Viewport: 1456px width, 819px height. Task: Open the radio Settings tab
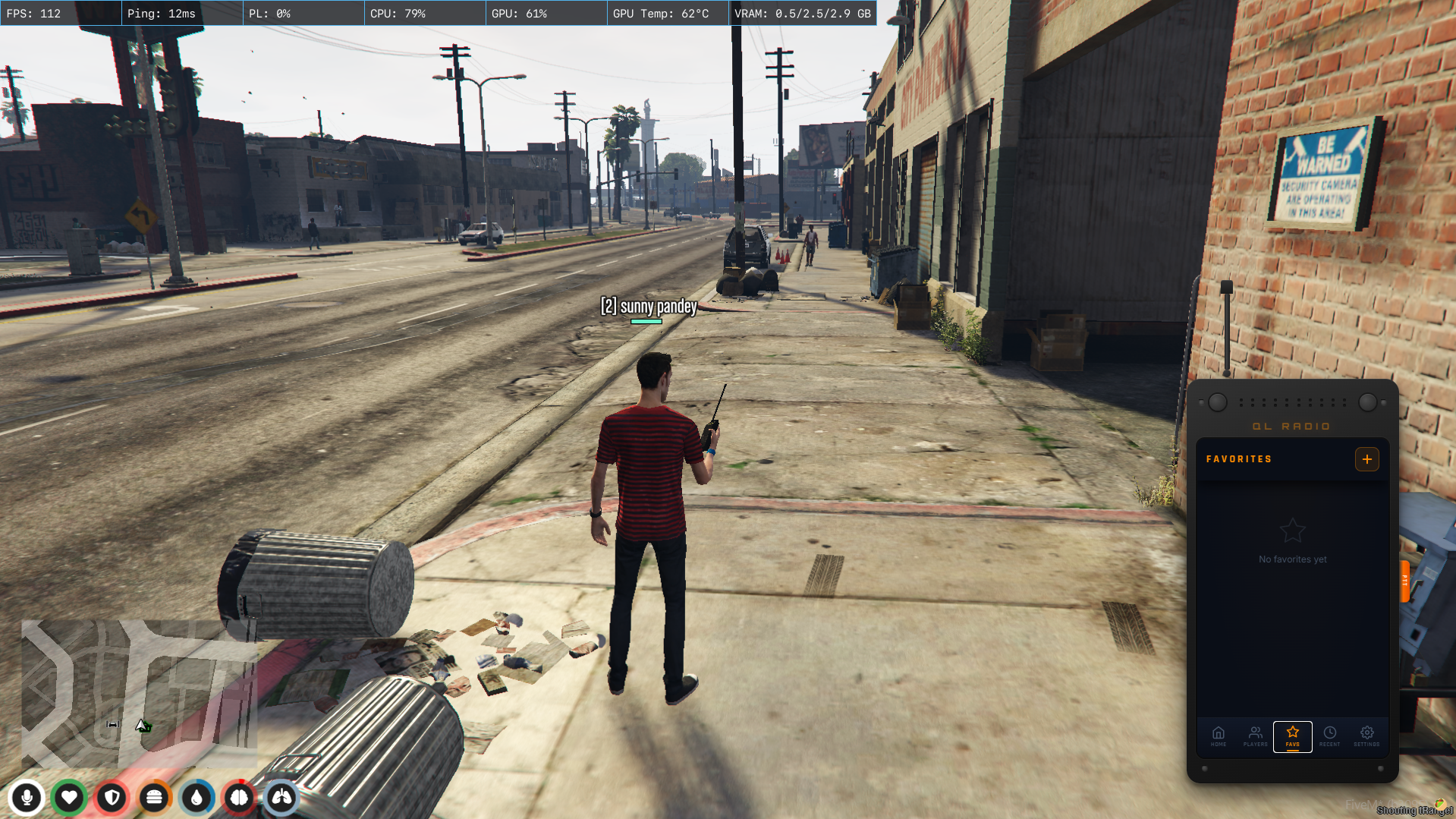tap(1367, 736)
